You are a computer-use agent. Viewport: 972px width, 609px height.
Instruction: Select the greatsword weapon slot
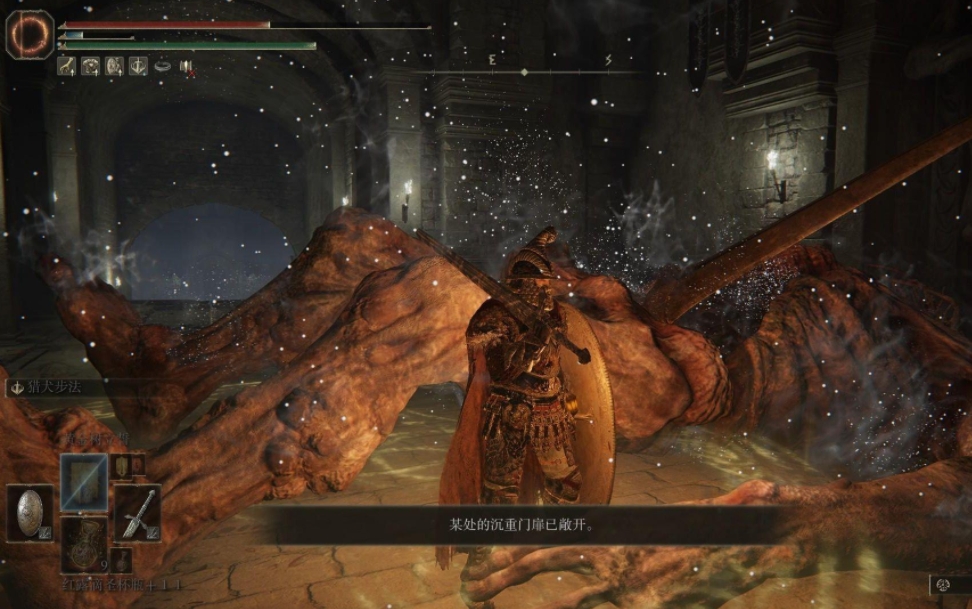coord(137,512)
